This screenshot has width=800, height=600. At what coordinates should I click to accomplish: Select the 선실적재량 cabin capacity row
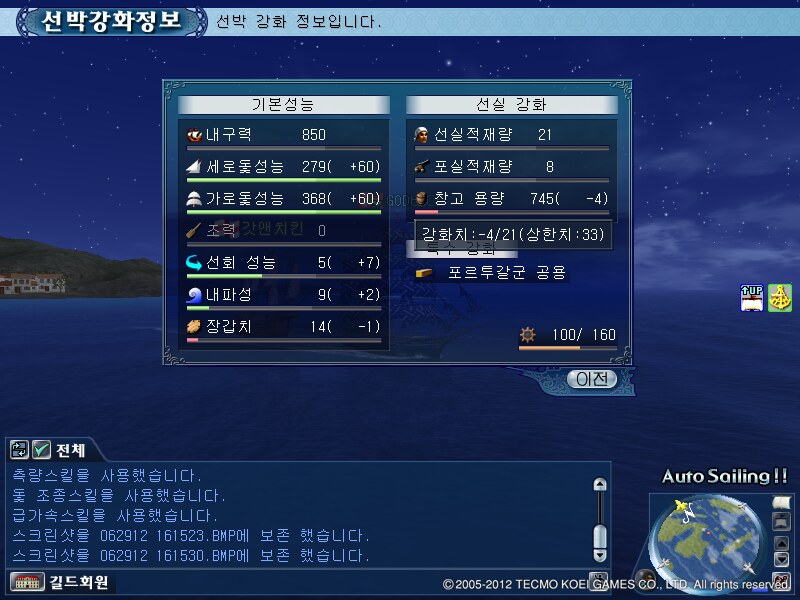(x=511, y=135)
